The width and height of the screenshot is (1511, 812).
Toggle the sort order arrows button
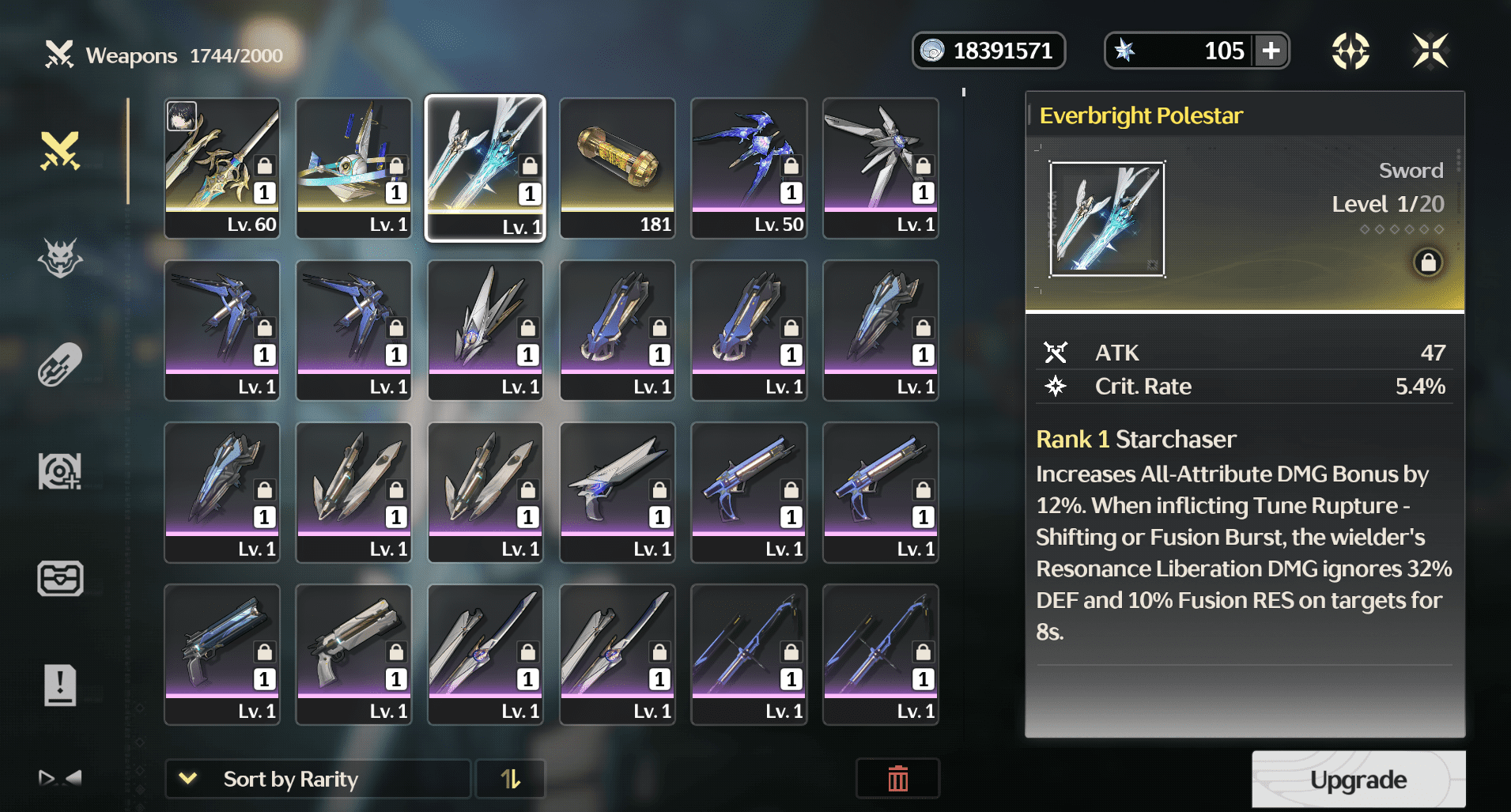511,780
